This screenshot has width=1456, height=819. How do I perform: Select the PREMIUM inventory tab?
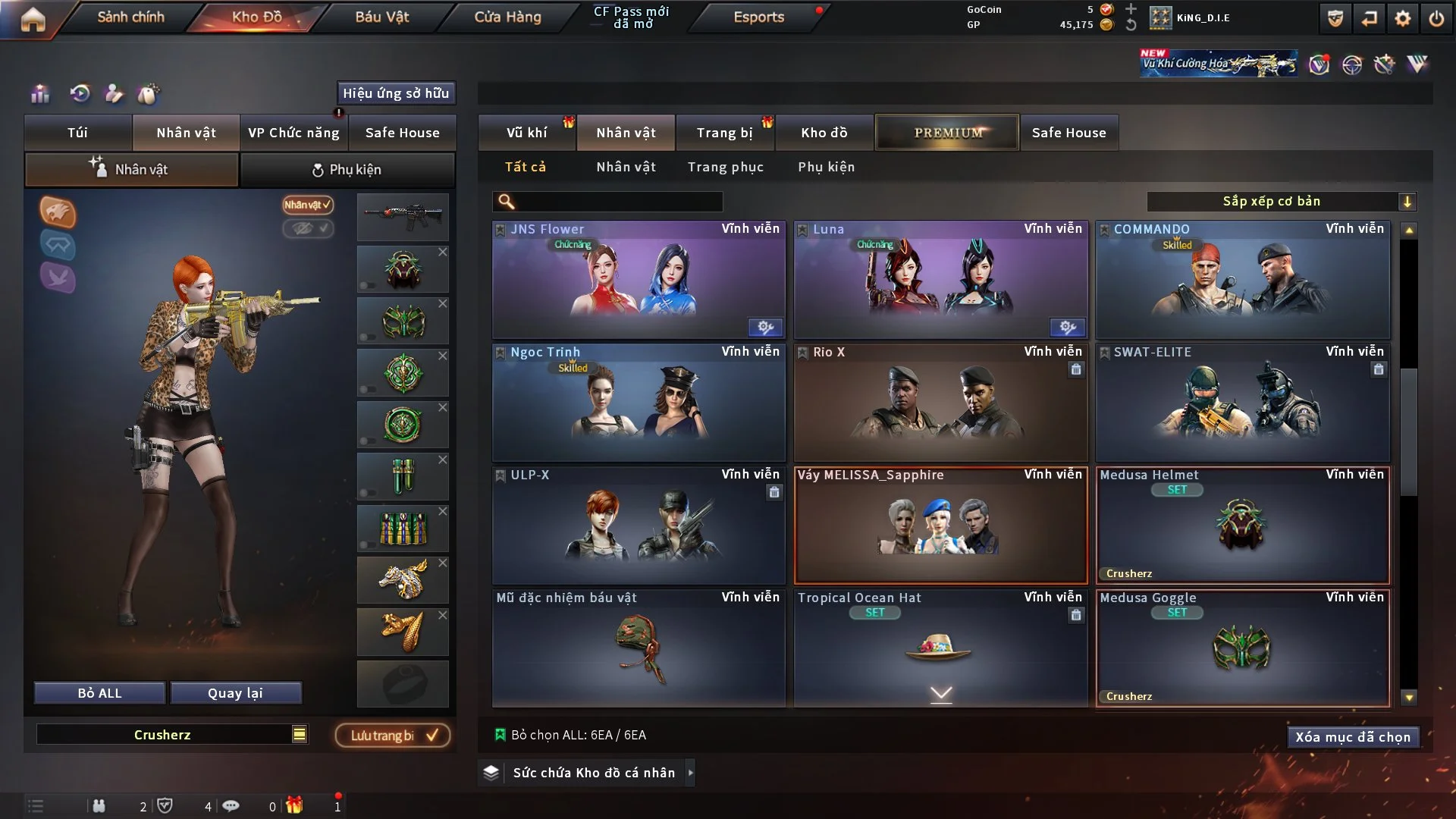pyautogui.click(x=947, y=133)
